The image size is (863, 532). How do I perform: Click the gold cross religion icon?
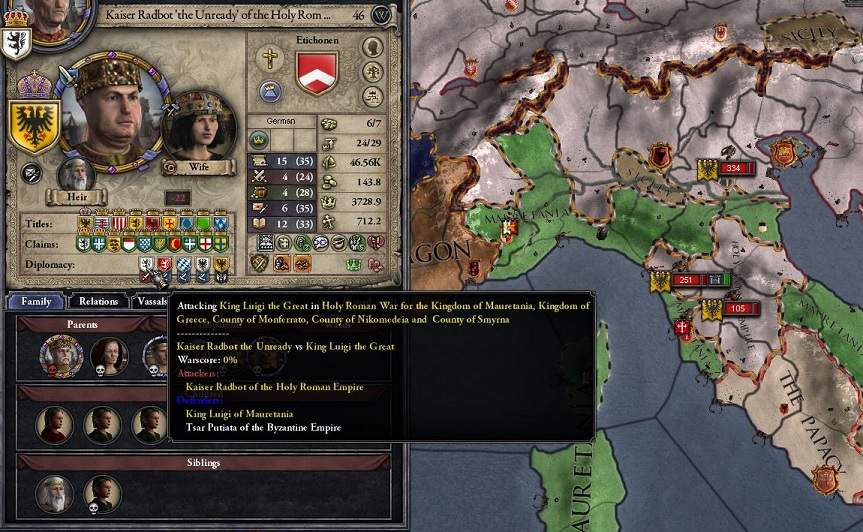270,58
